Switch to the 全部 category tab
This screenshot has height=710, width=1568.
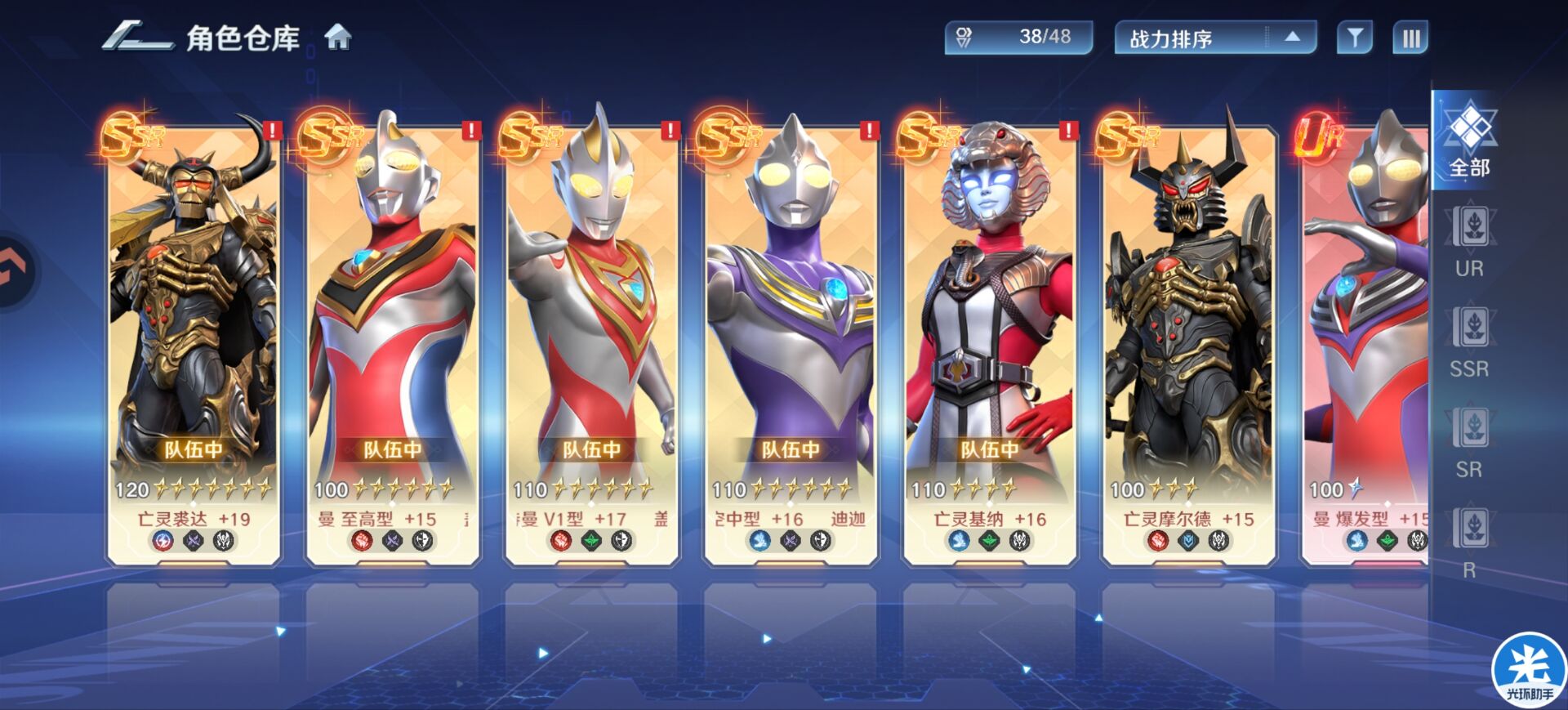(1469, 141)
